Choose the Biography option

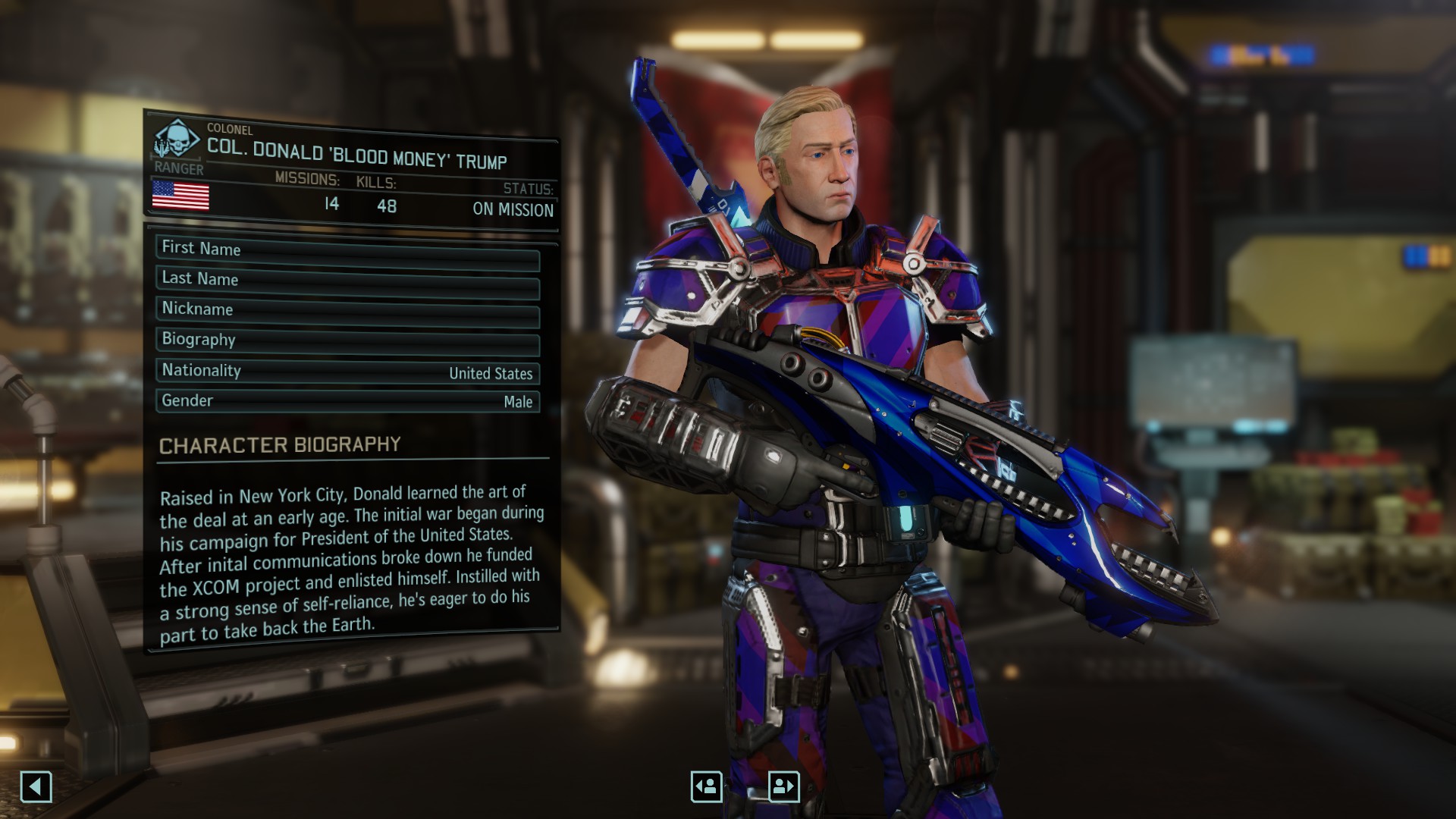[347, 341]
